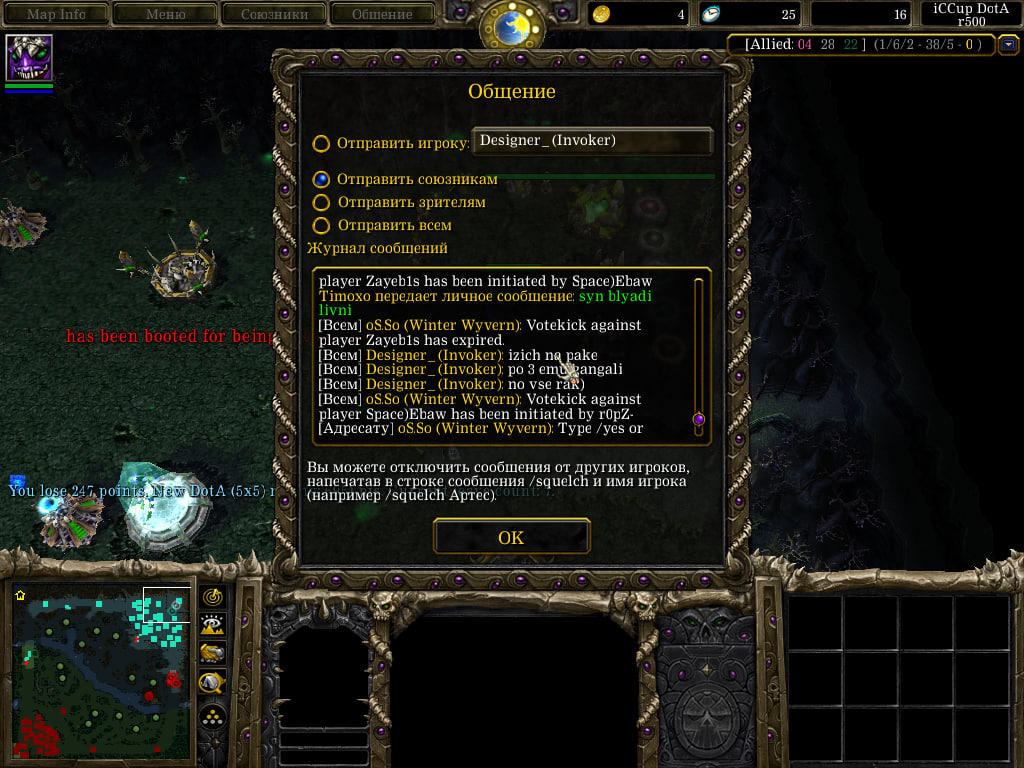Open the Designer_ (Invoker) player dropdown
The height and width of the screenshot is (768, 1024).
pos(592,141)
